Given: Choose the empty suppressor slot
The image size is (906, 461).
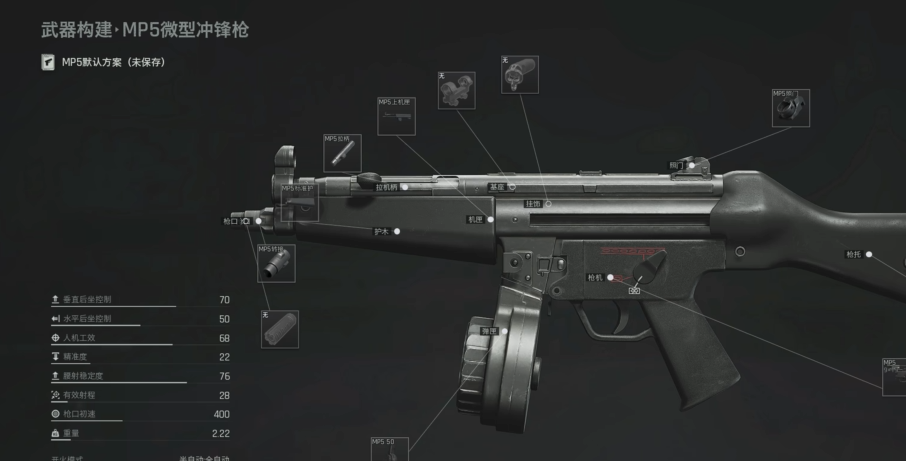Looking at the screenshot, I should (280, 329).
